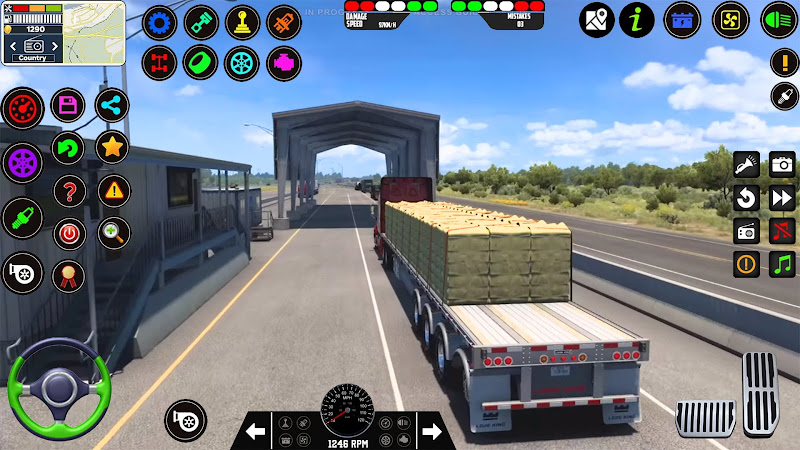Show info with the green 'i' icon
The image size is (800, 450).
[x=637, y=20]
